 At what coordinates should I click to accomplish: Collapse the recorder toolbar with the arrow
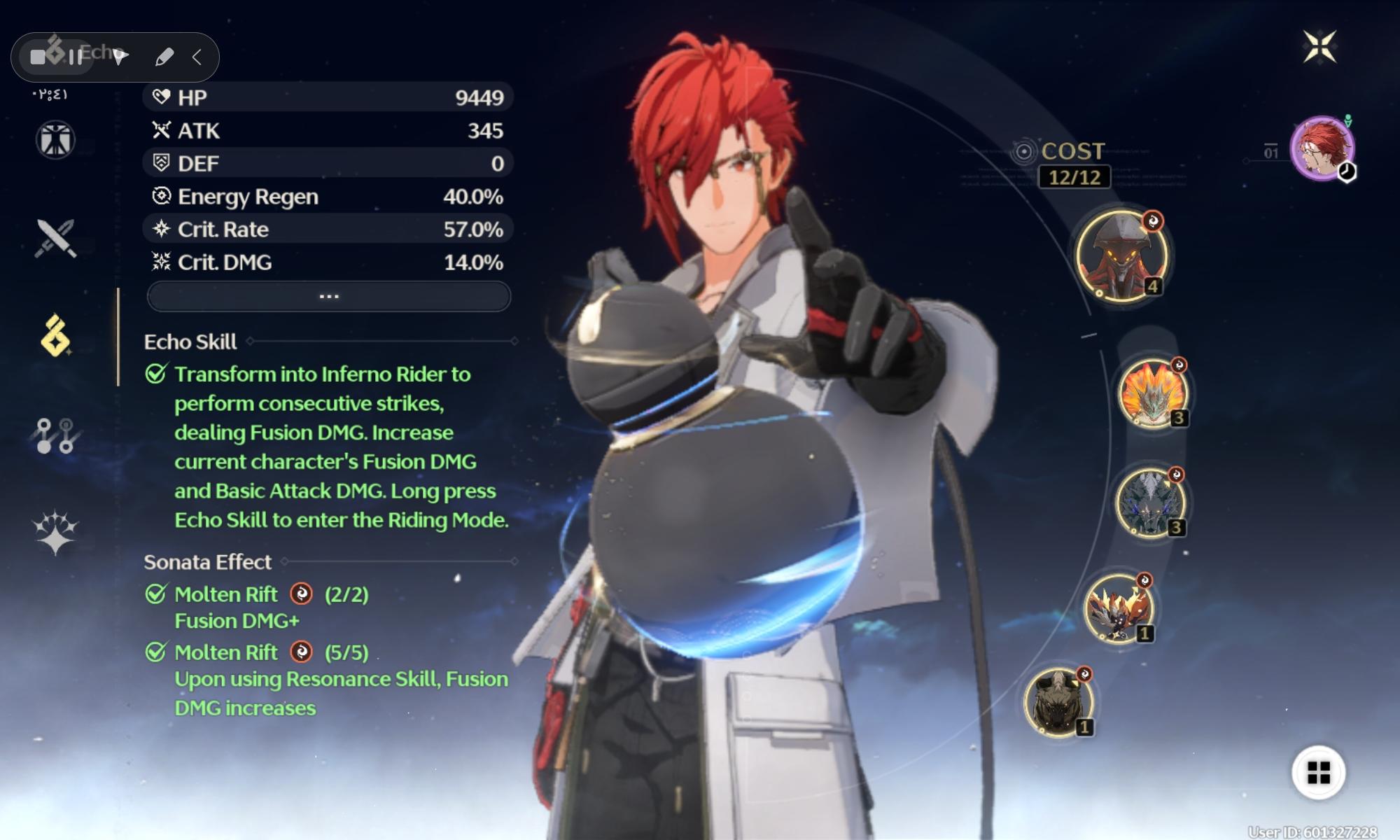pyautogui.click(x=197, y=57)
